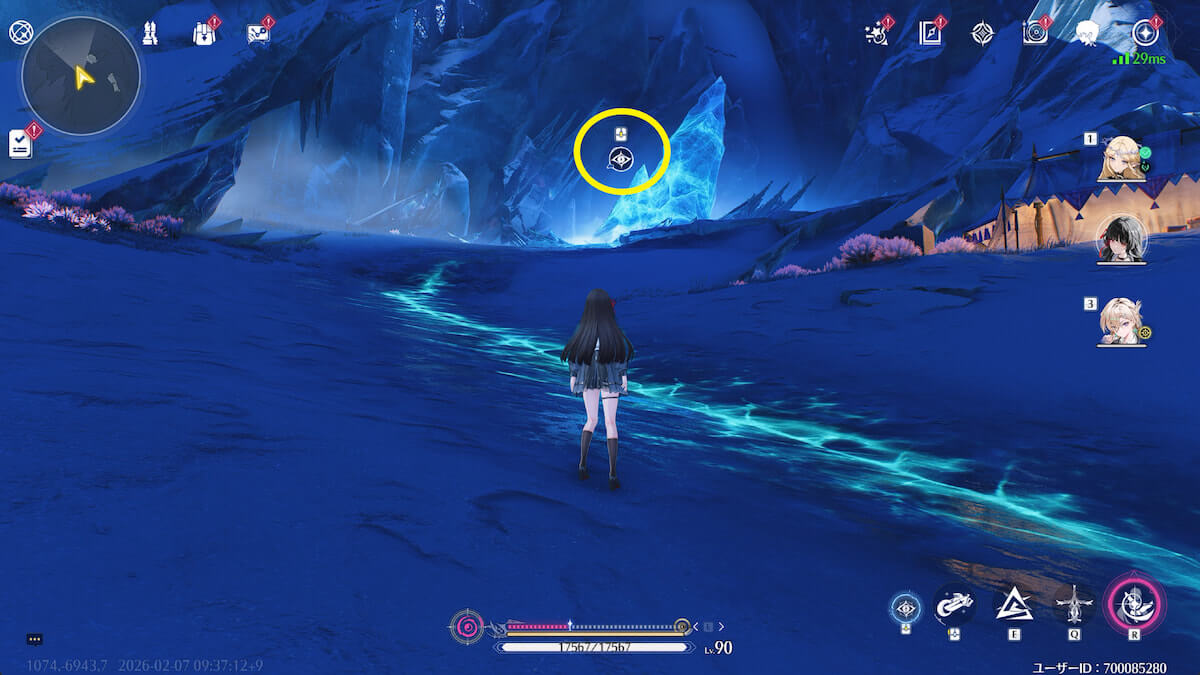Open the picture-frame icon next to the backpack
Viewport: 1200px width, 675px height.
pos(257,33)
